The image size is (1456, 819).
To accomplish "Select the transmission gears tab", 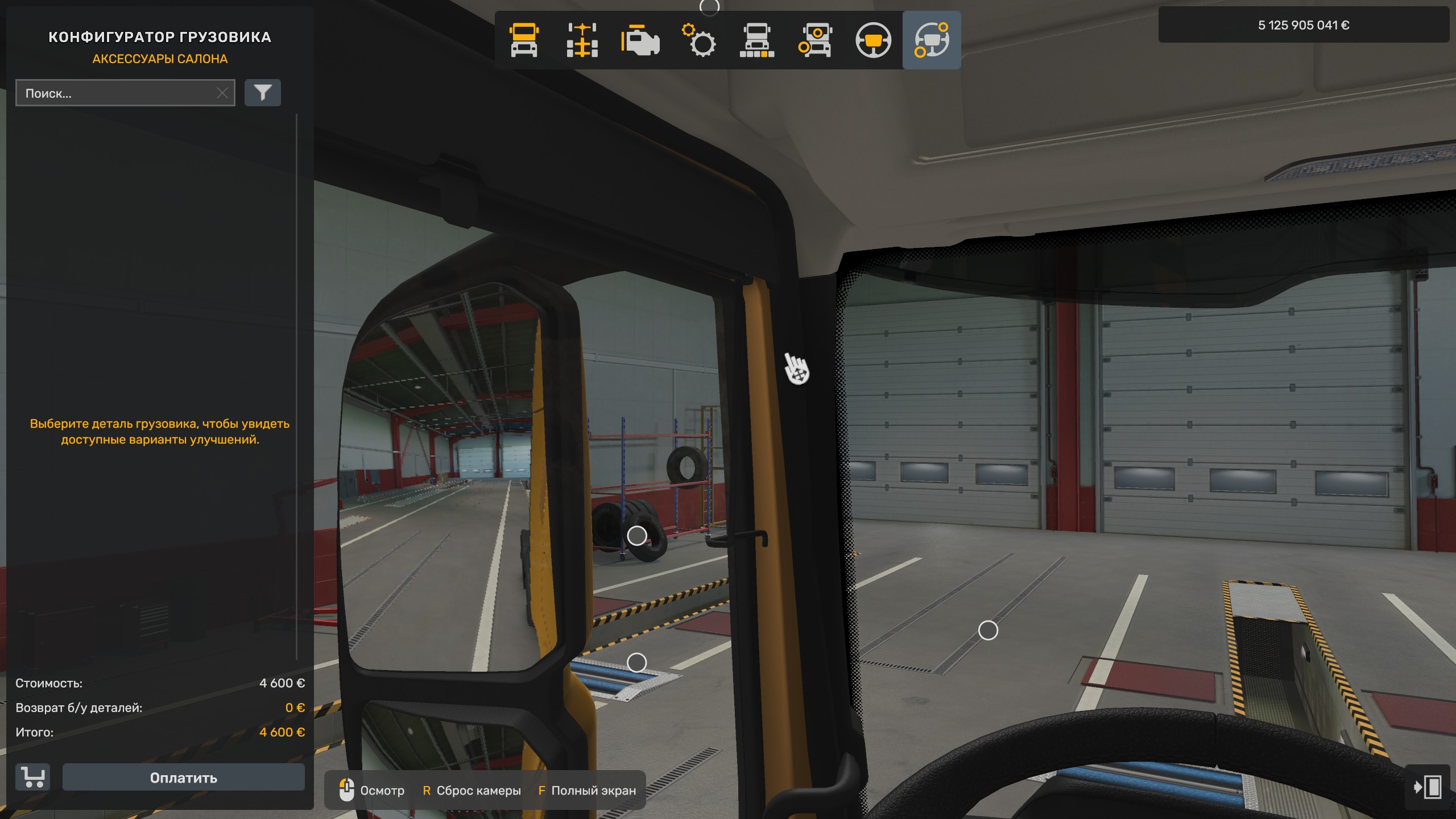I will point(698,40).
